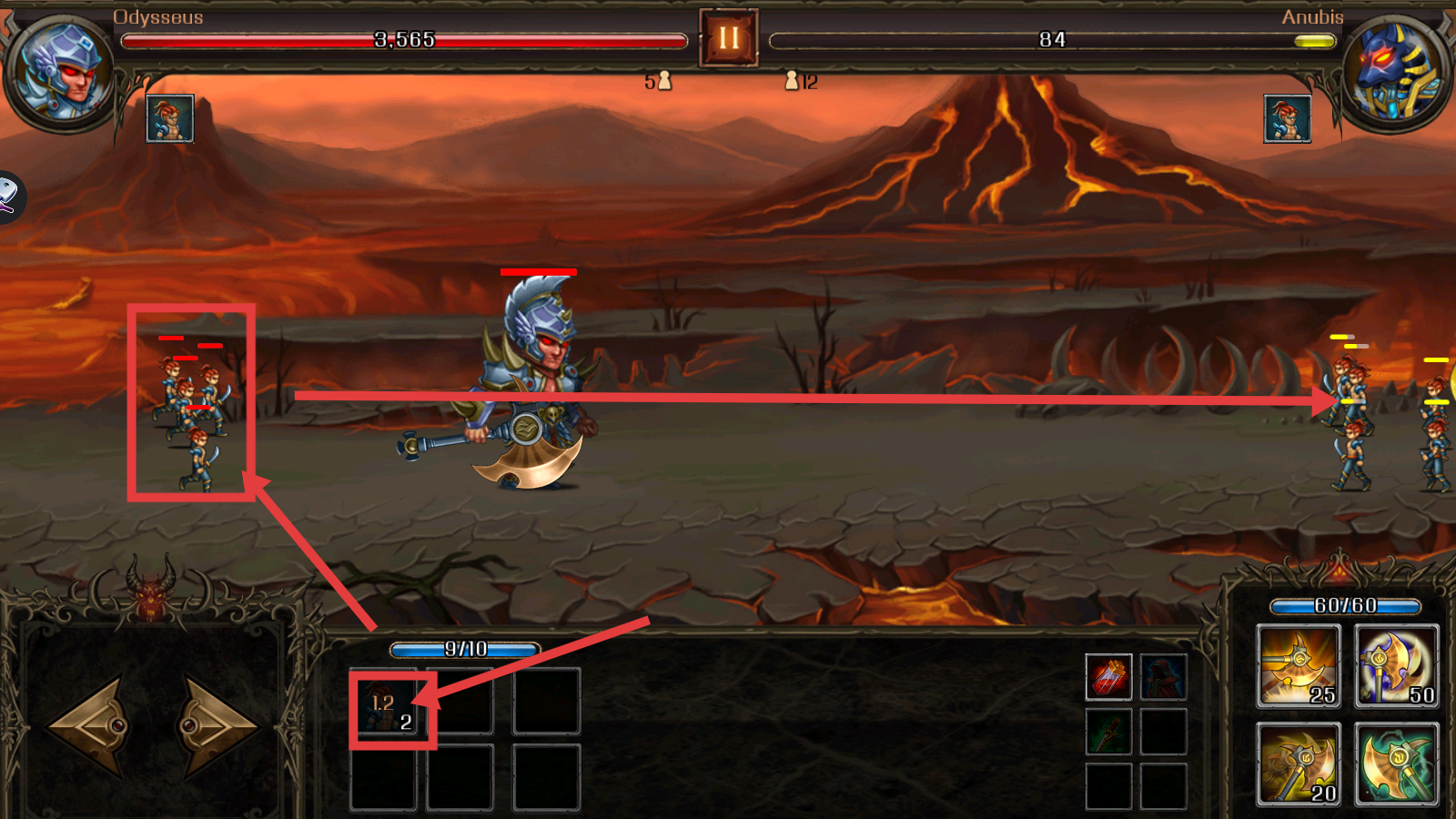Select the unit icon below Odysseus's health bar
Image resolution: width=1456 pixels, height=819 pixels.
click(x=170, y=118)
